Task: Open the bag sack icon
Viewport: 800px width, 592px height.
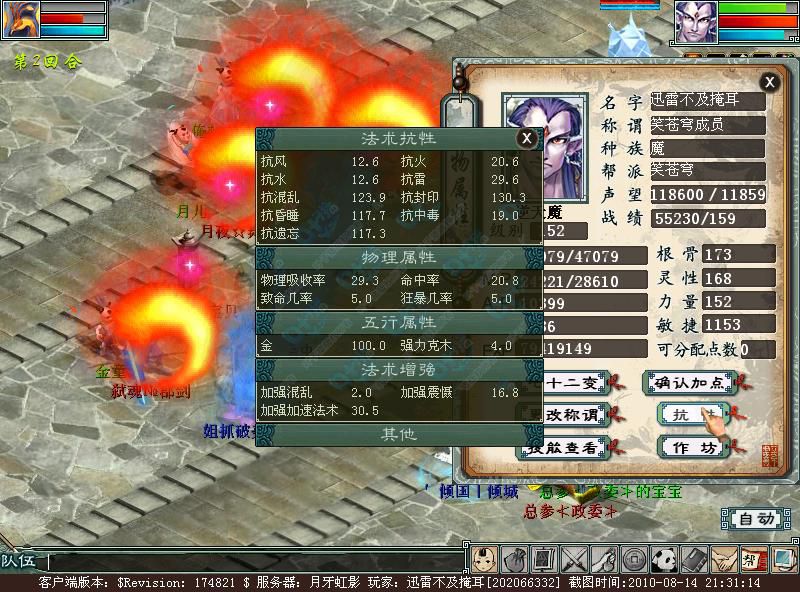Action: 513,559
